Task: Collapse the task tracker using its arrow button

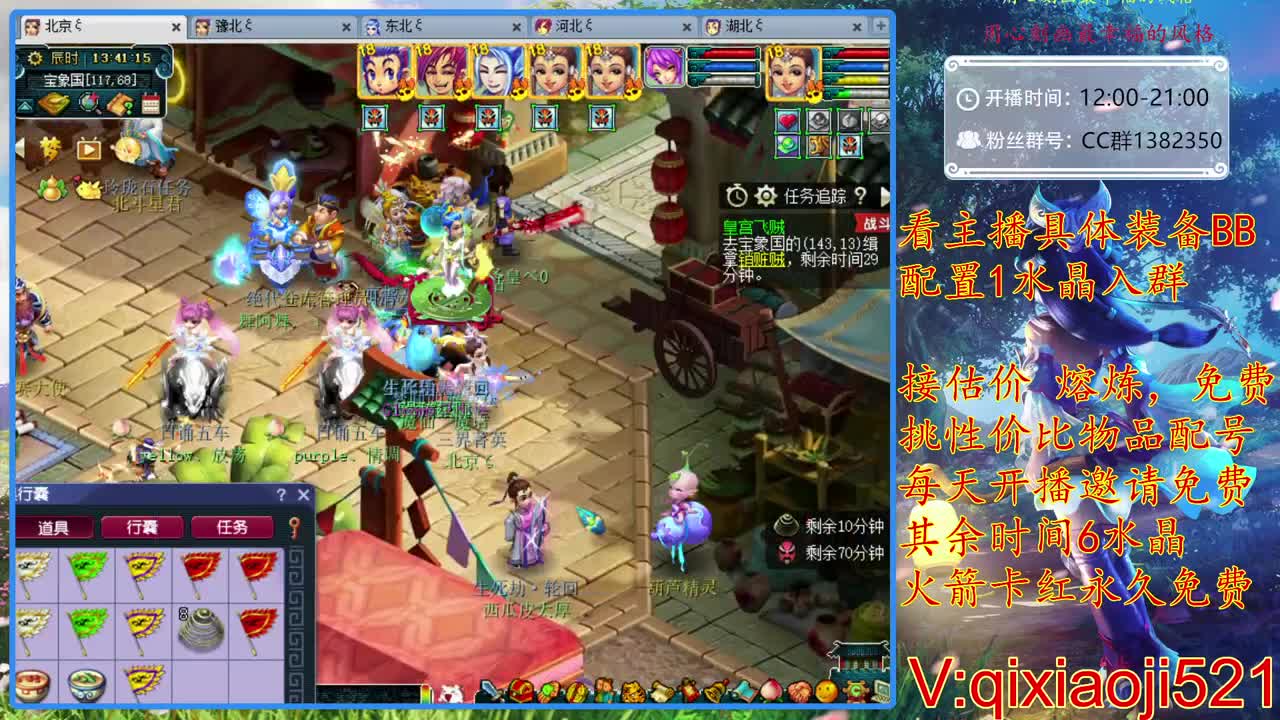Action: [x=886, y=198]
